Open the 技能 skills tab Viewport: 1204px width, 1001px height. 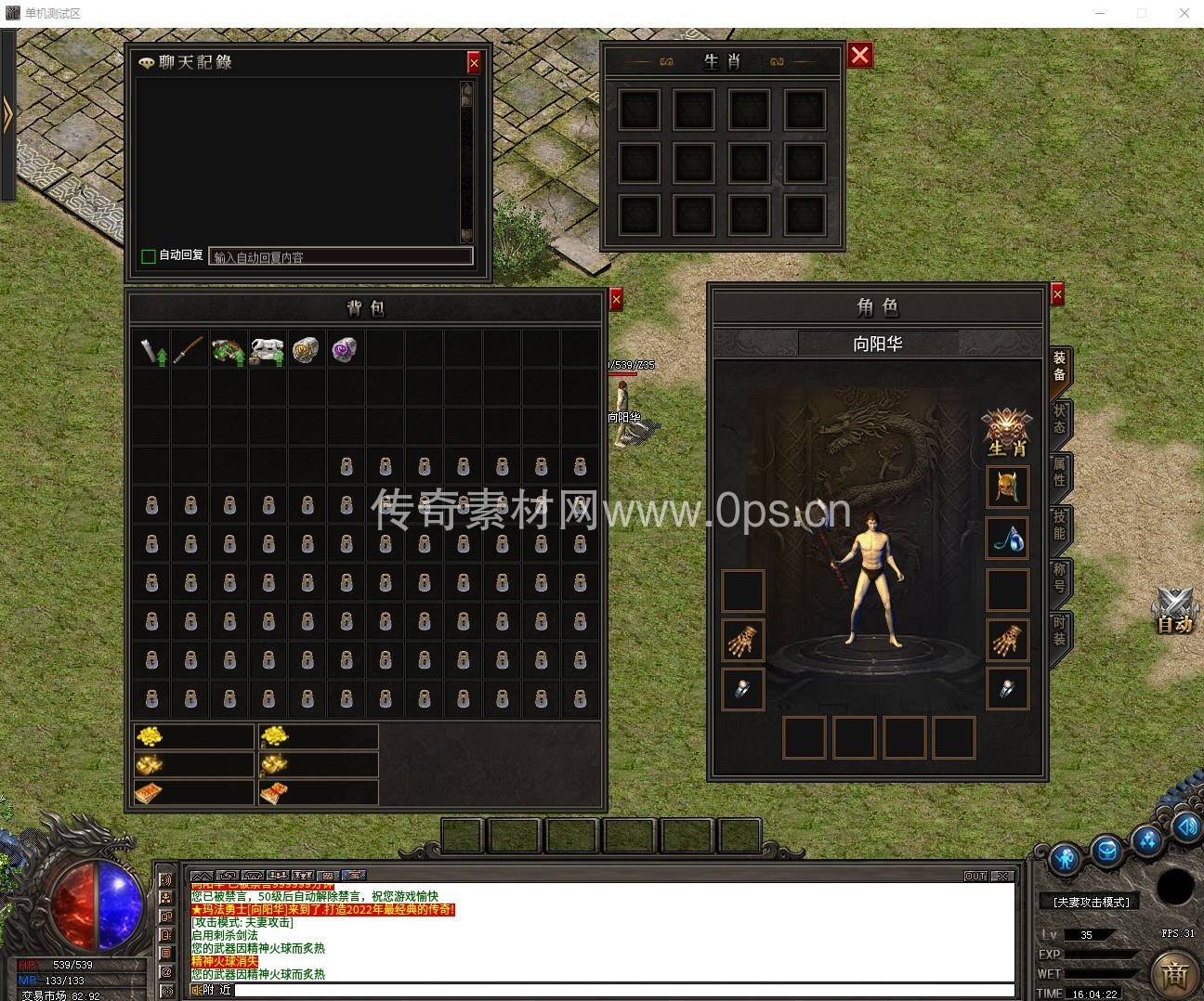pyautogui.click(x=1059, y=525)
